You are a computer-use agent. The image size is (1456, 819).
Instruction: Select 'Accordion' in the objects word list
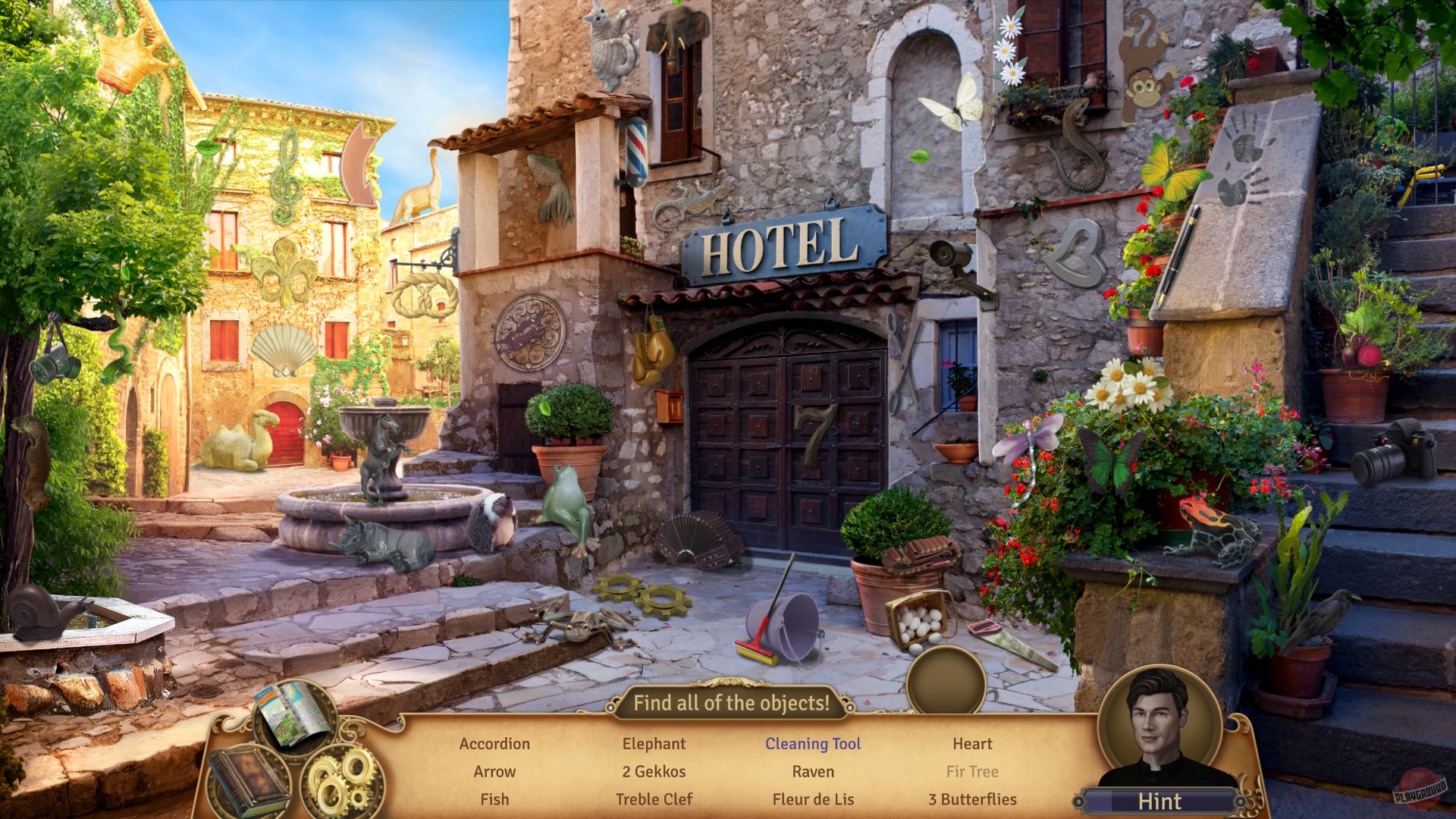(x=494, y=744)
